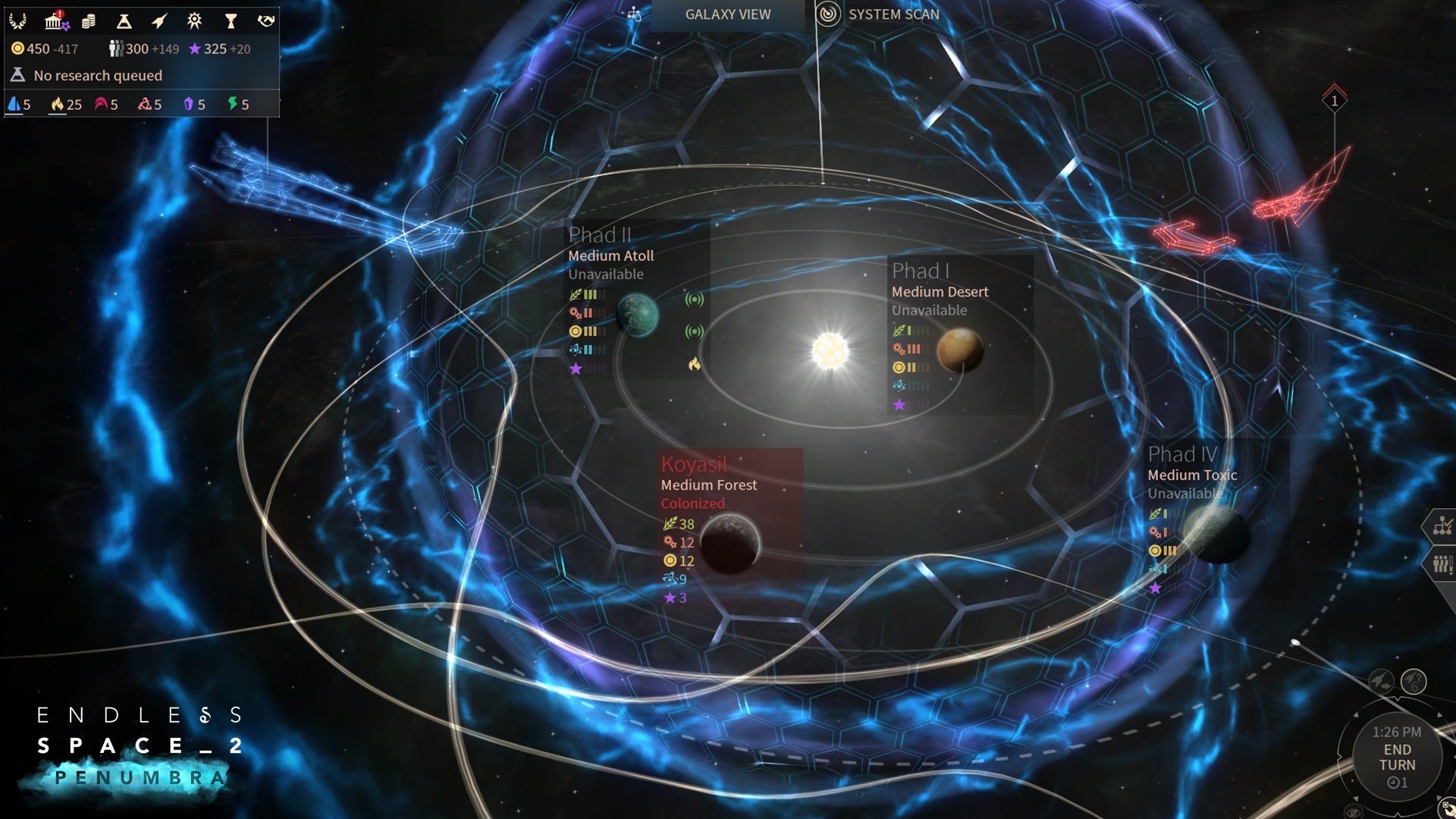1456x819 pixels.
Task: Cycle to next idle fleet with arrow
Action: click(1381, 682)
